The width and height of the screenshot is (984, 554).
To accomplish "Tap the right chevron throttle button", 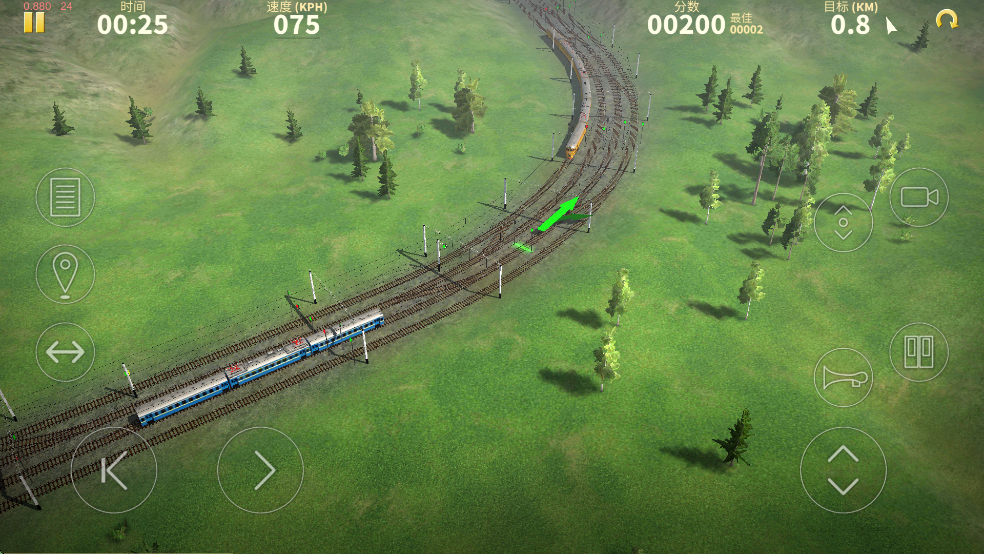I will [260, 470].
